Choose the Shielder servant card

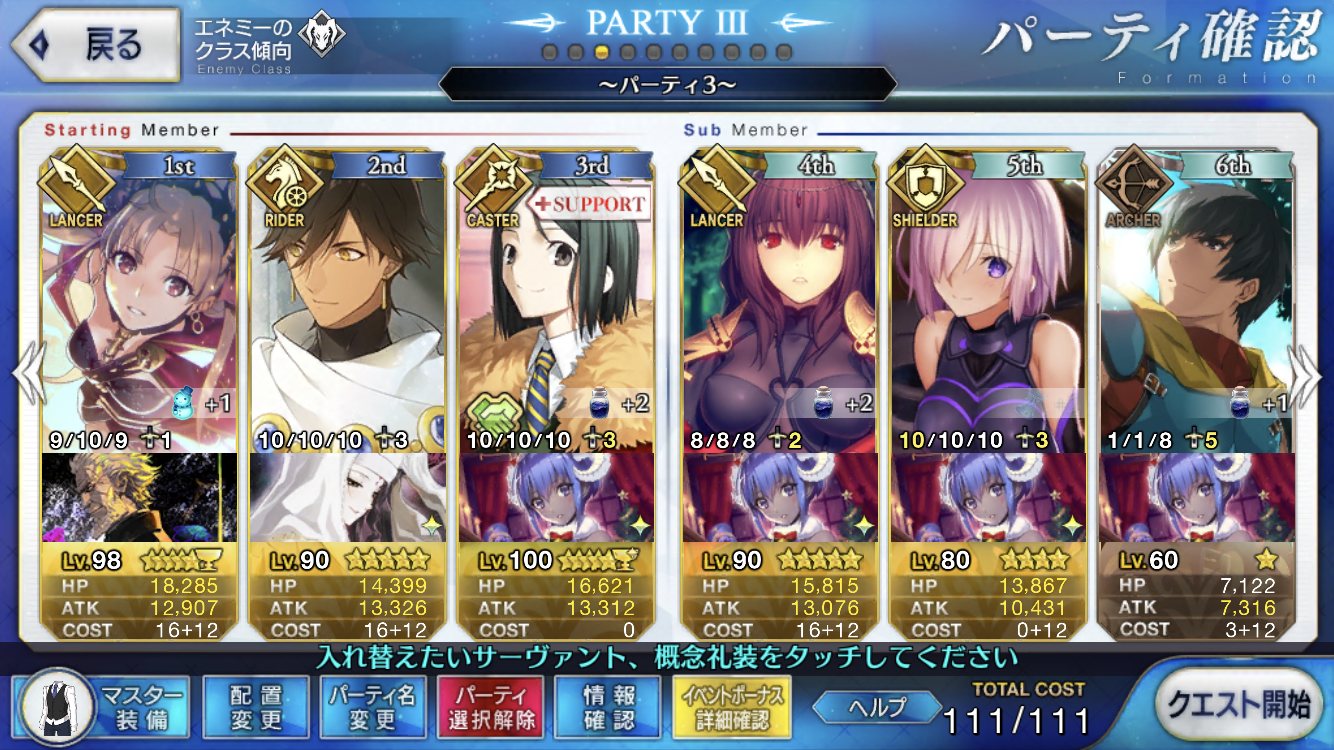988,300
